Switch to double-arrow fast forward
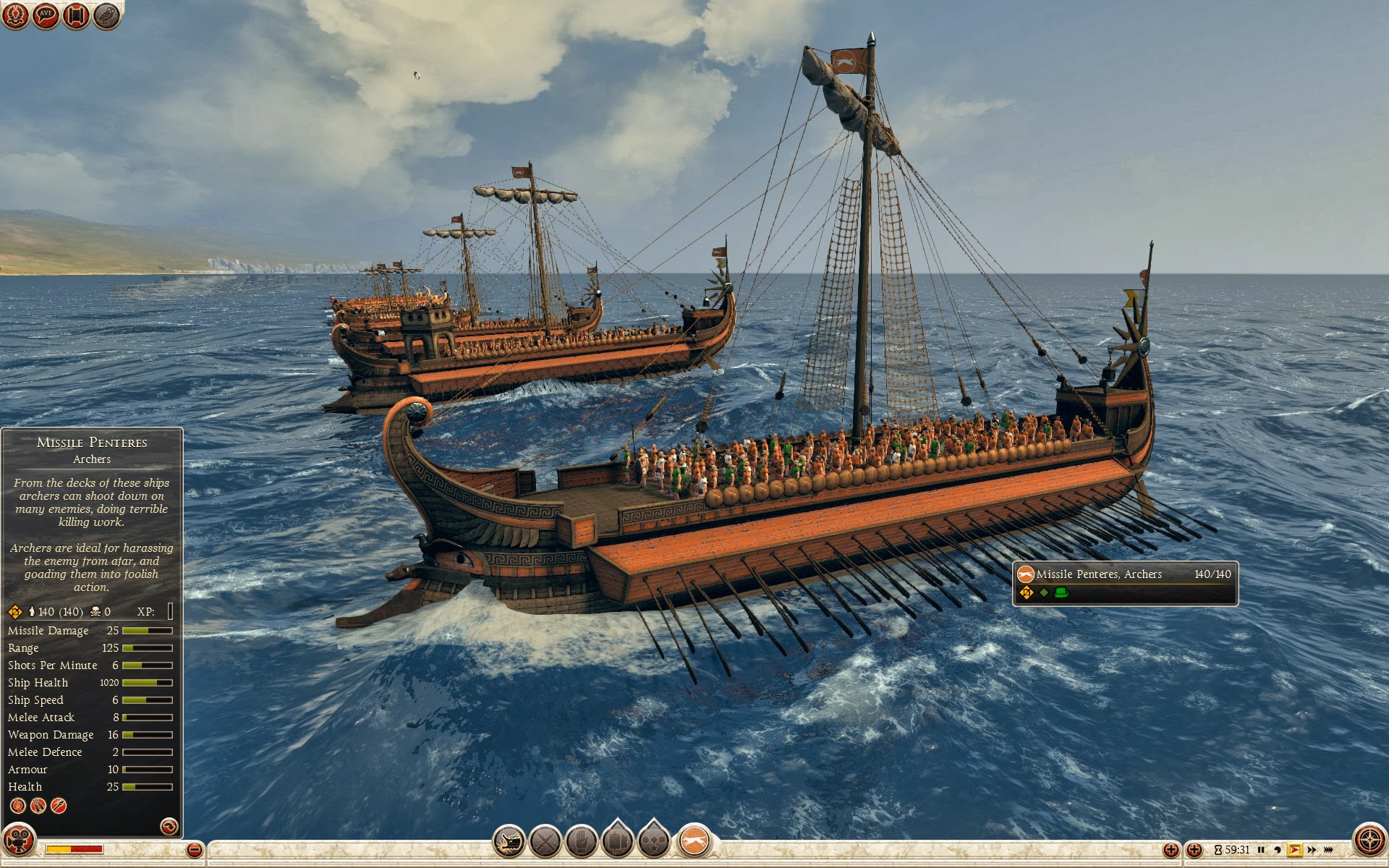 click(1312, 850)
